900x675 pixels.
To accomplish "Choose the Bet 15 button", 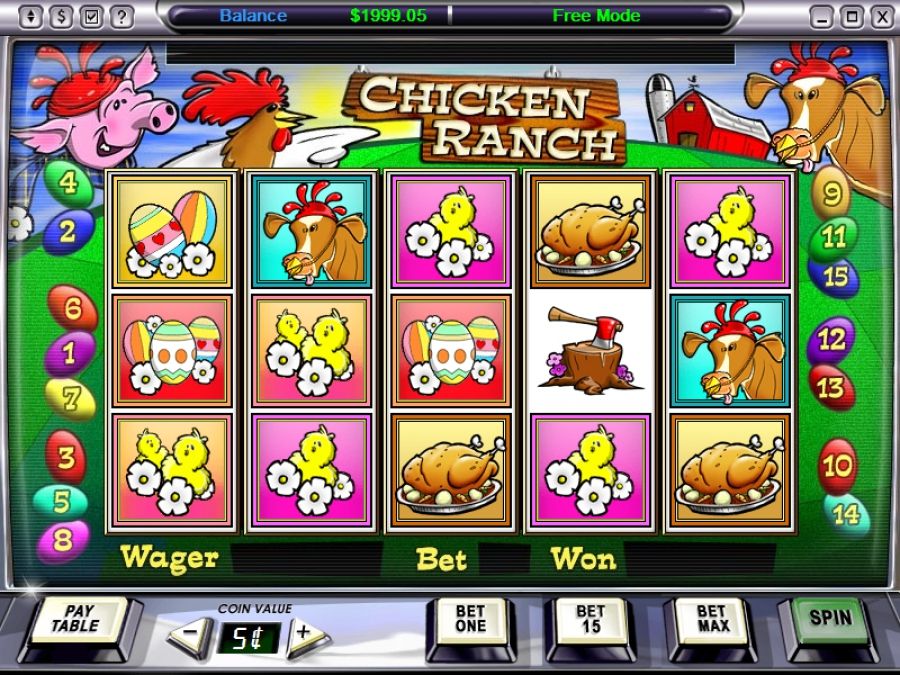I will (590, 622).
